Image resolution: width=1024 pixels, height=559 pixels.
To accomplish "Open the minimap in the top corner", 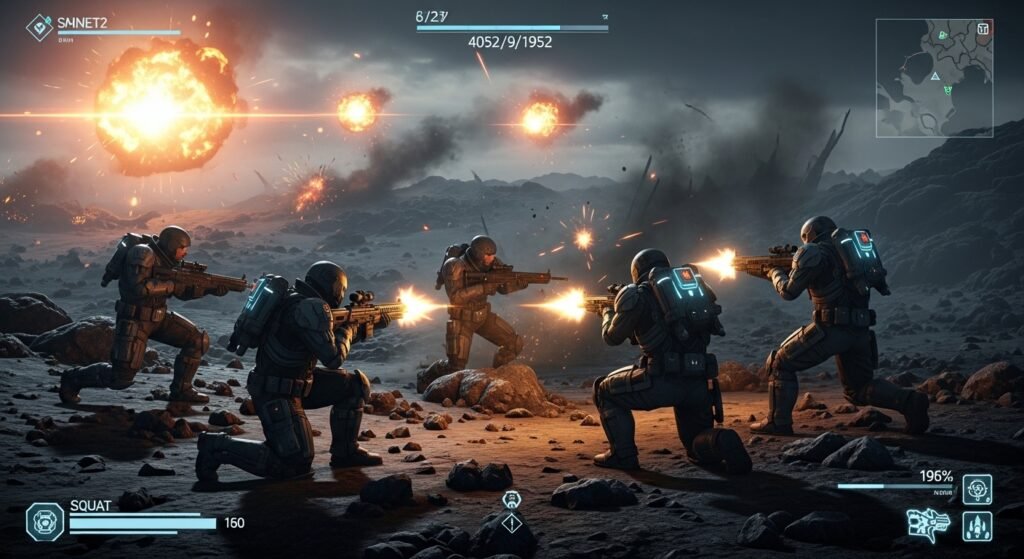I will [x=934, y=78].
